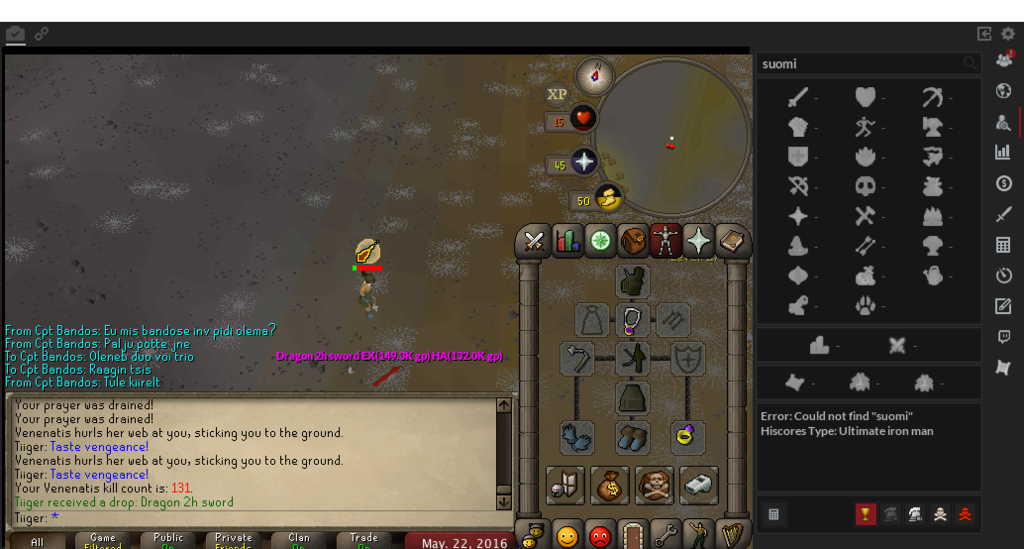The height and width of the screenshot is (549, 1024).
Task: Toggle the XP drops button
Action: (557, 95)
